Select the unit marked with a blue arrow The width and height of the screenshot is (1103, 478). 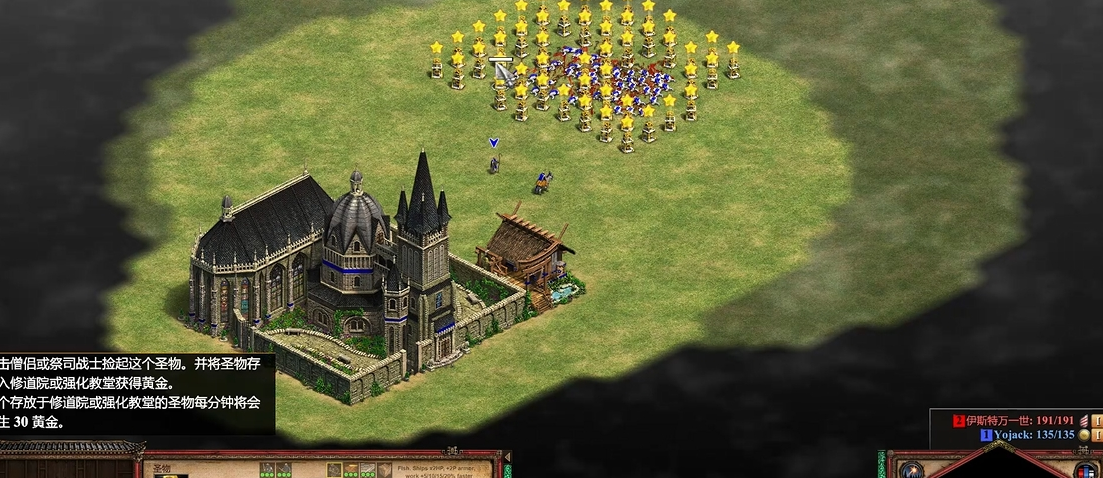[493, 162]
